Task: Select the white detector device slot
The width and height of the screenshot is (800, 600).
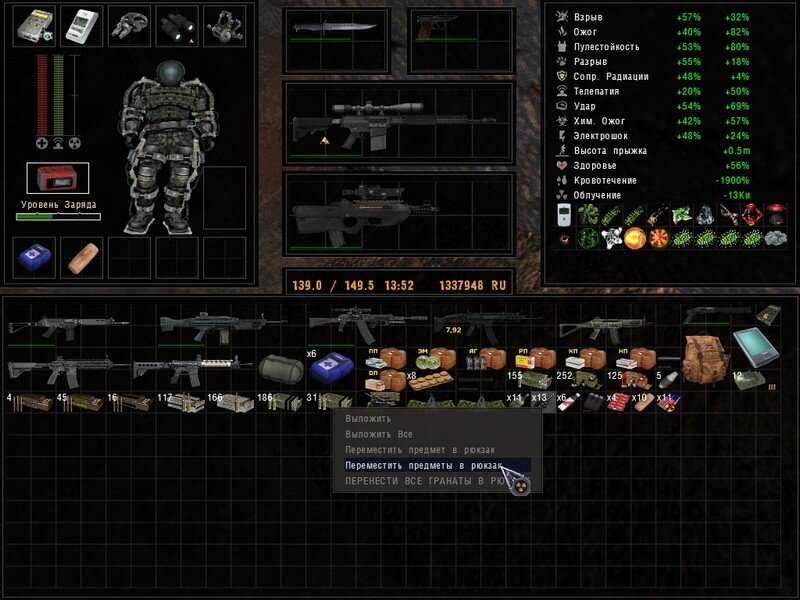Action: tap(82, 26)
